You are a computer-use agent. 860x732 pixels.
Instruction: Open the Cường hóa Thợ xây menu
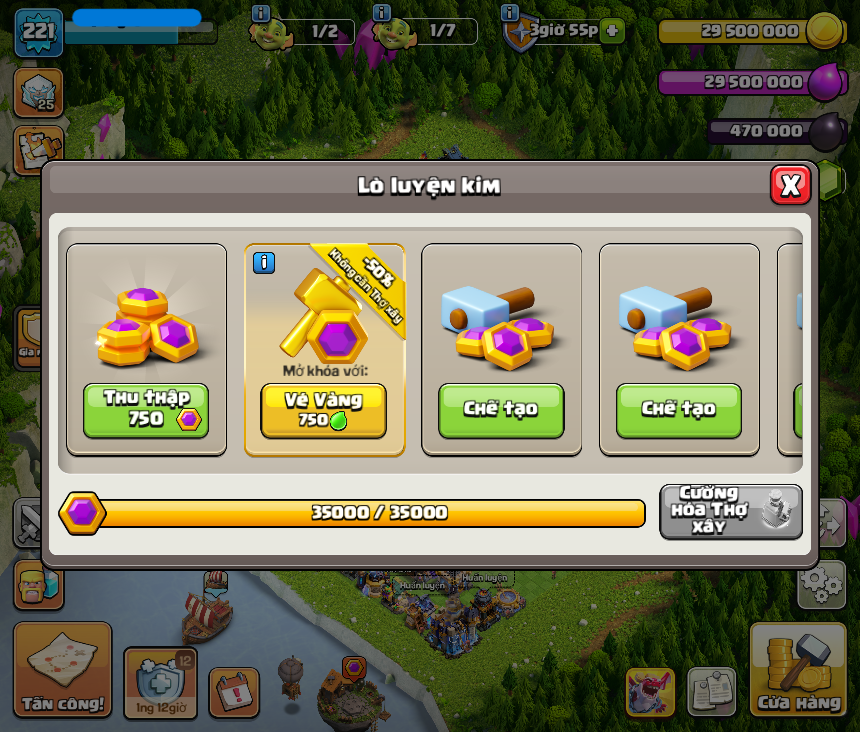730,512
